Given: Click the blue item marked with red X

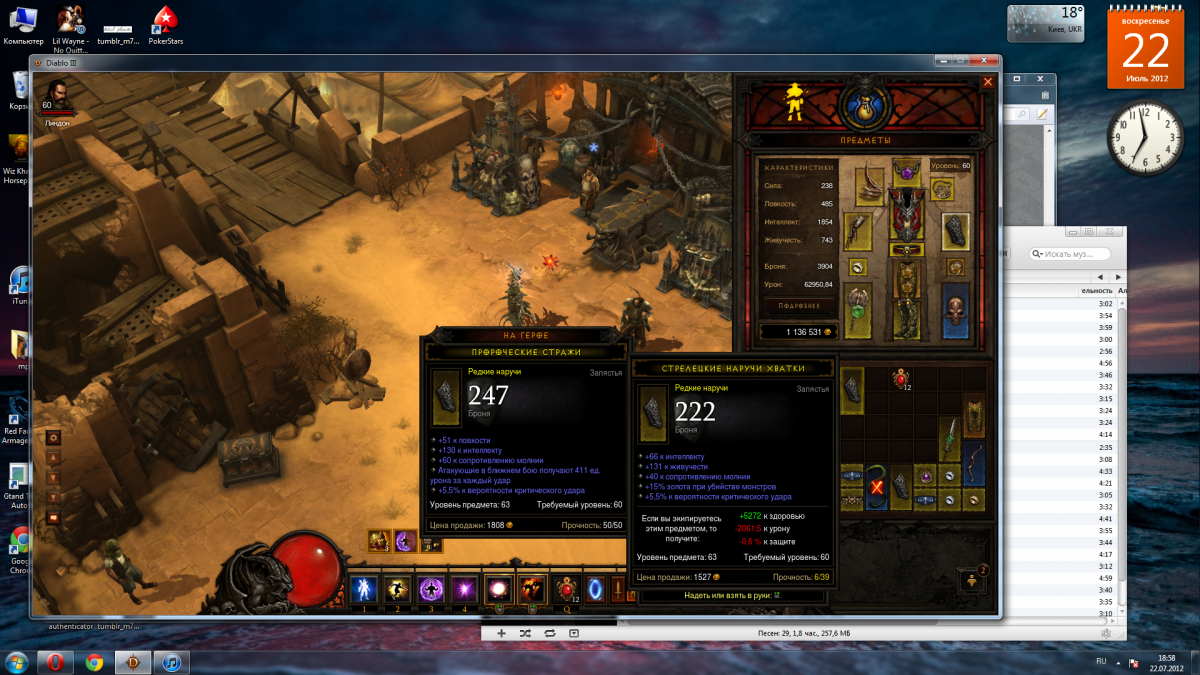Looking at the screenshot, I should 877,487.
